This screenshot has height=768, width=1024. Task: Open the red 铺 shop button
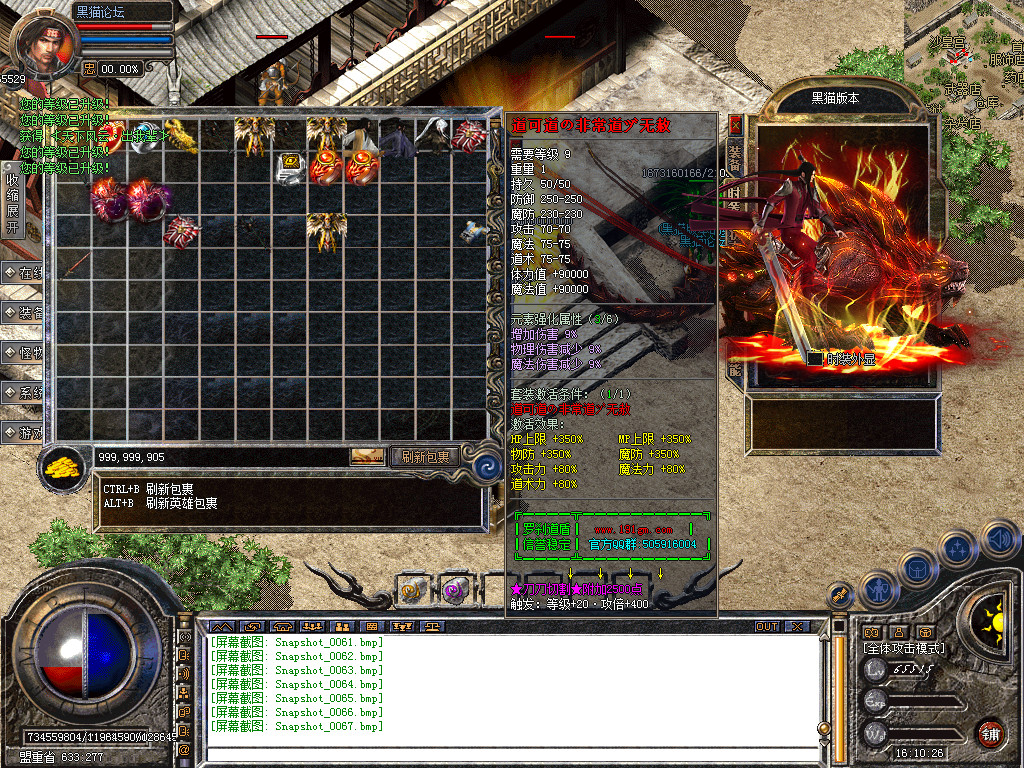[x=990, y=733]
